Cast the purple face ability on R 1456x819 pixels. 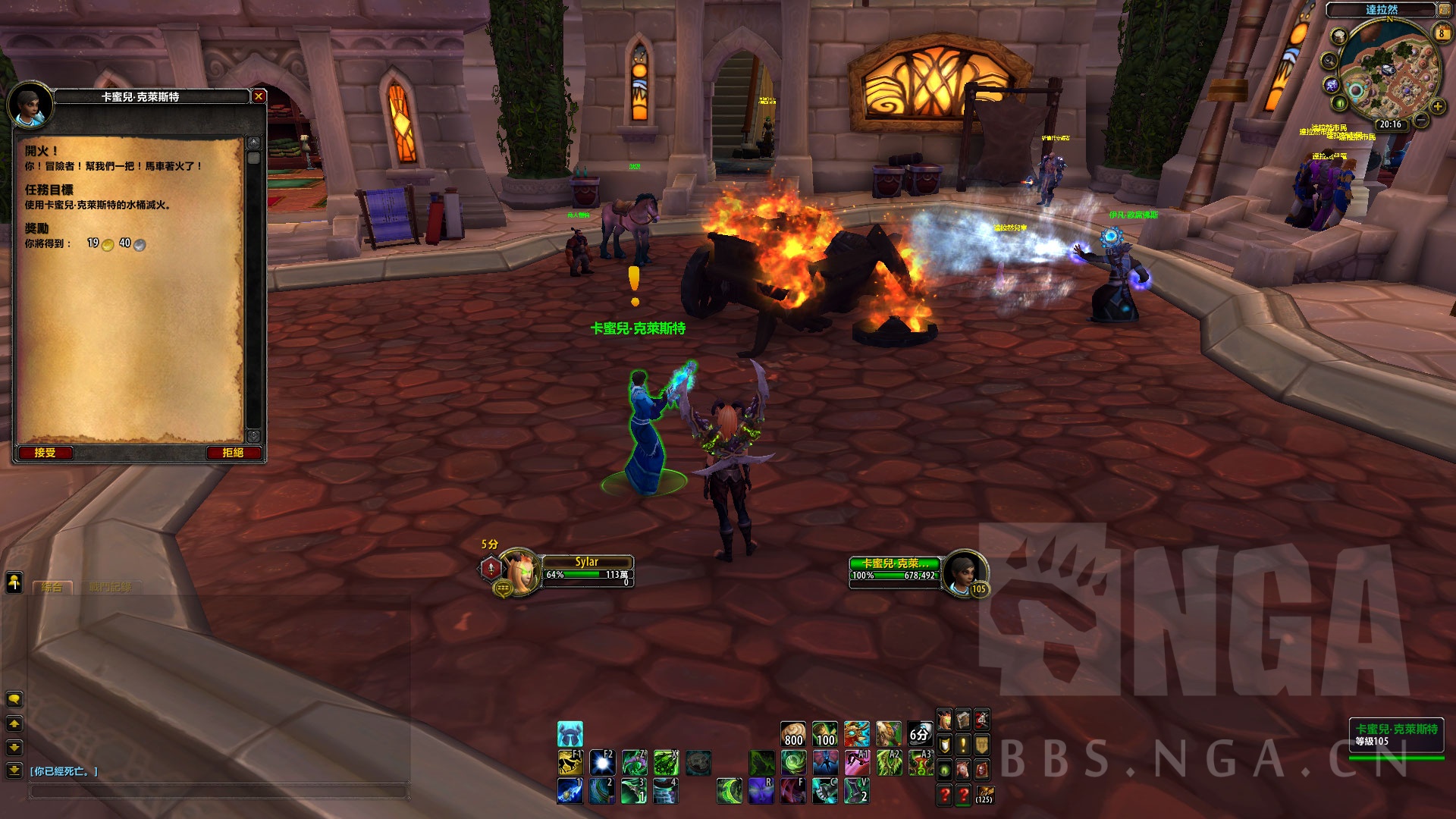[x=761, y=790]
